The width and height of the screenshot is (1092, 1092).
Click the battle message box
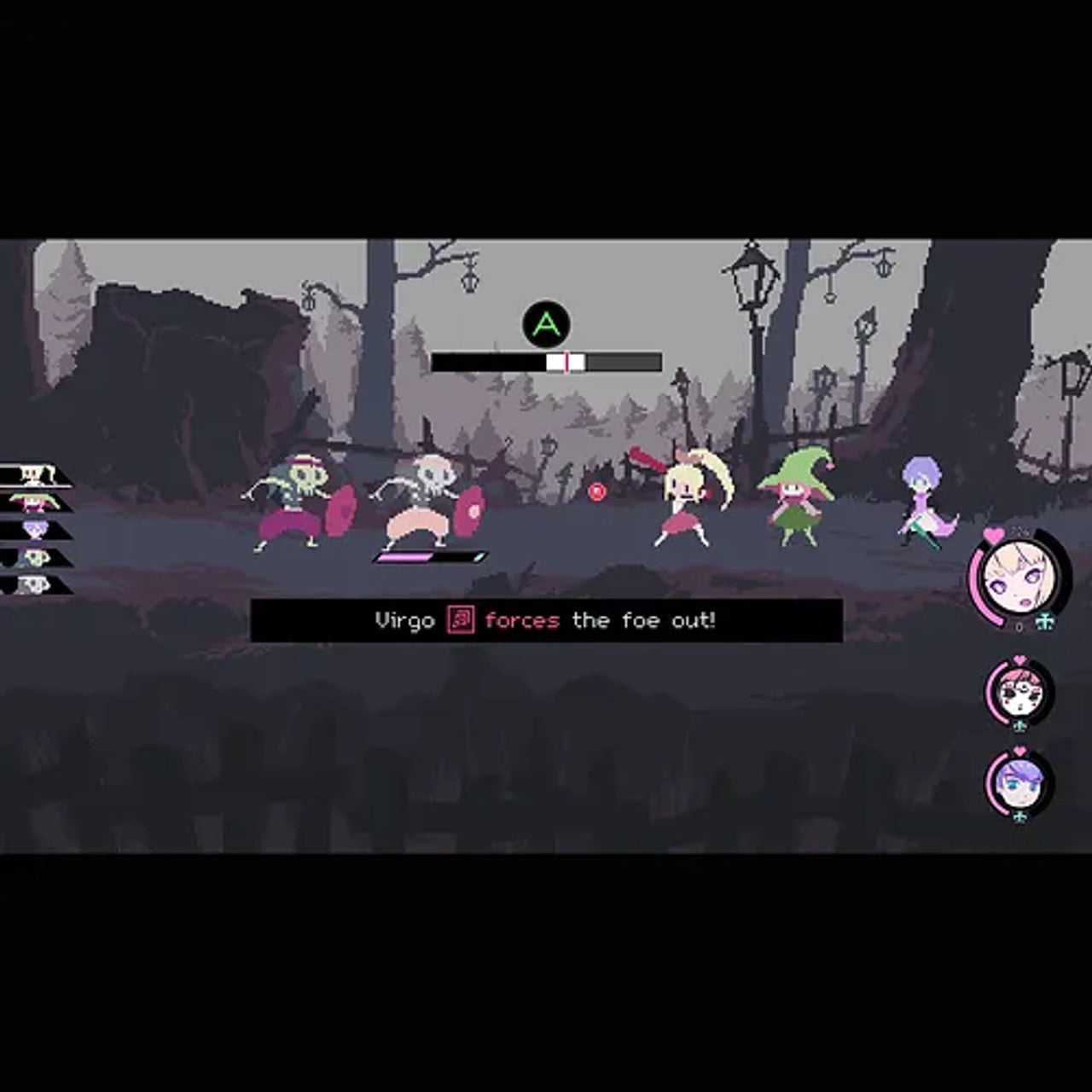[546, 620]
